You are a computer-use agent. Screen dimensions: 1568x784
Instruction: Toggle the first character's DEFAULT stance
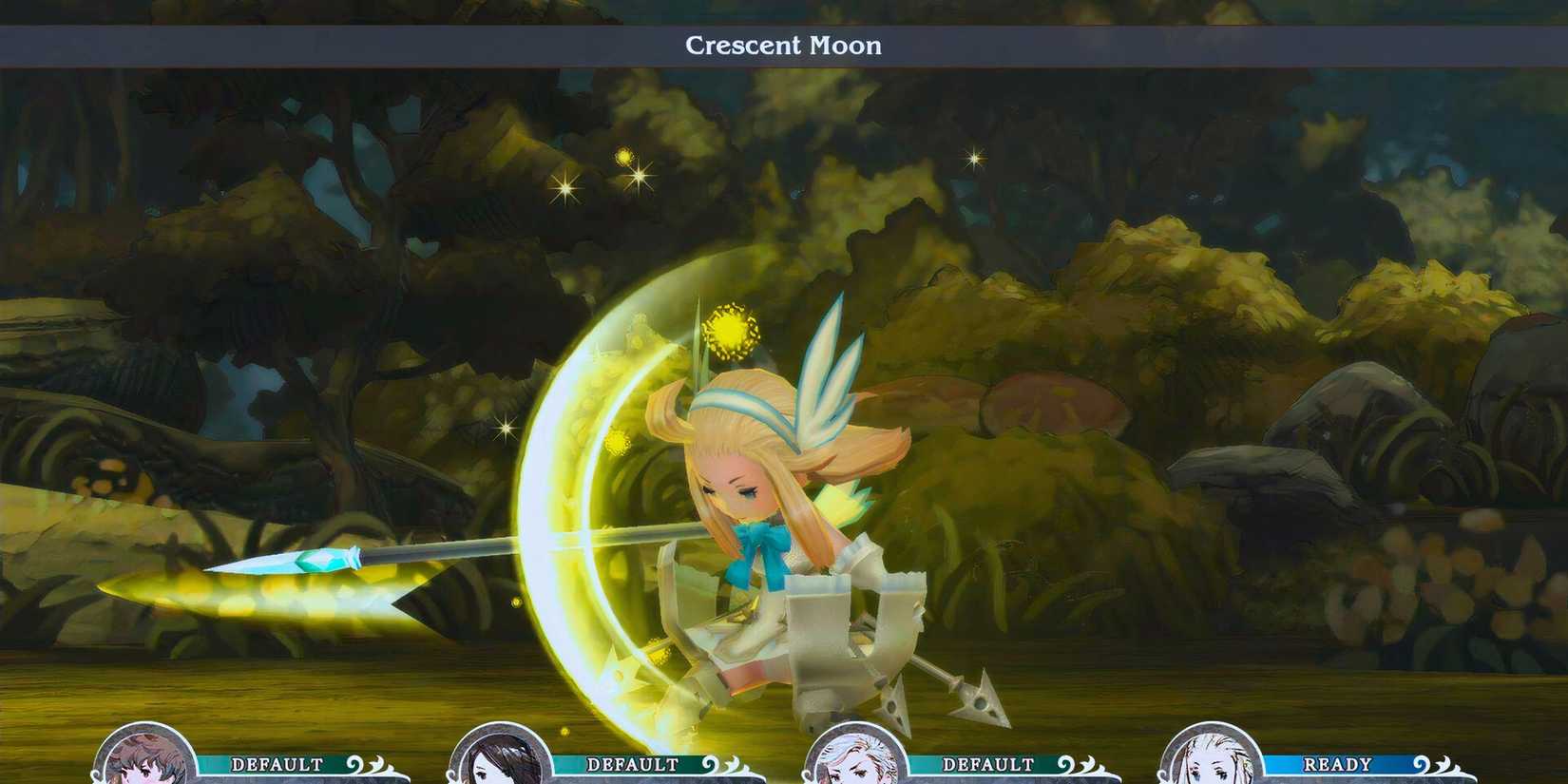[x=276, y=761]
